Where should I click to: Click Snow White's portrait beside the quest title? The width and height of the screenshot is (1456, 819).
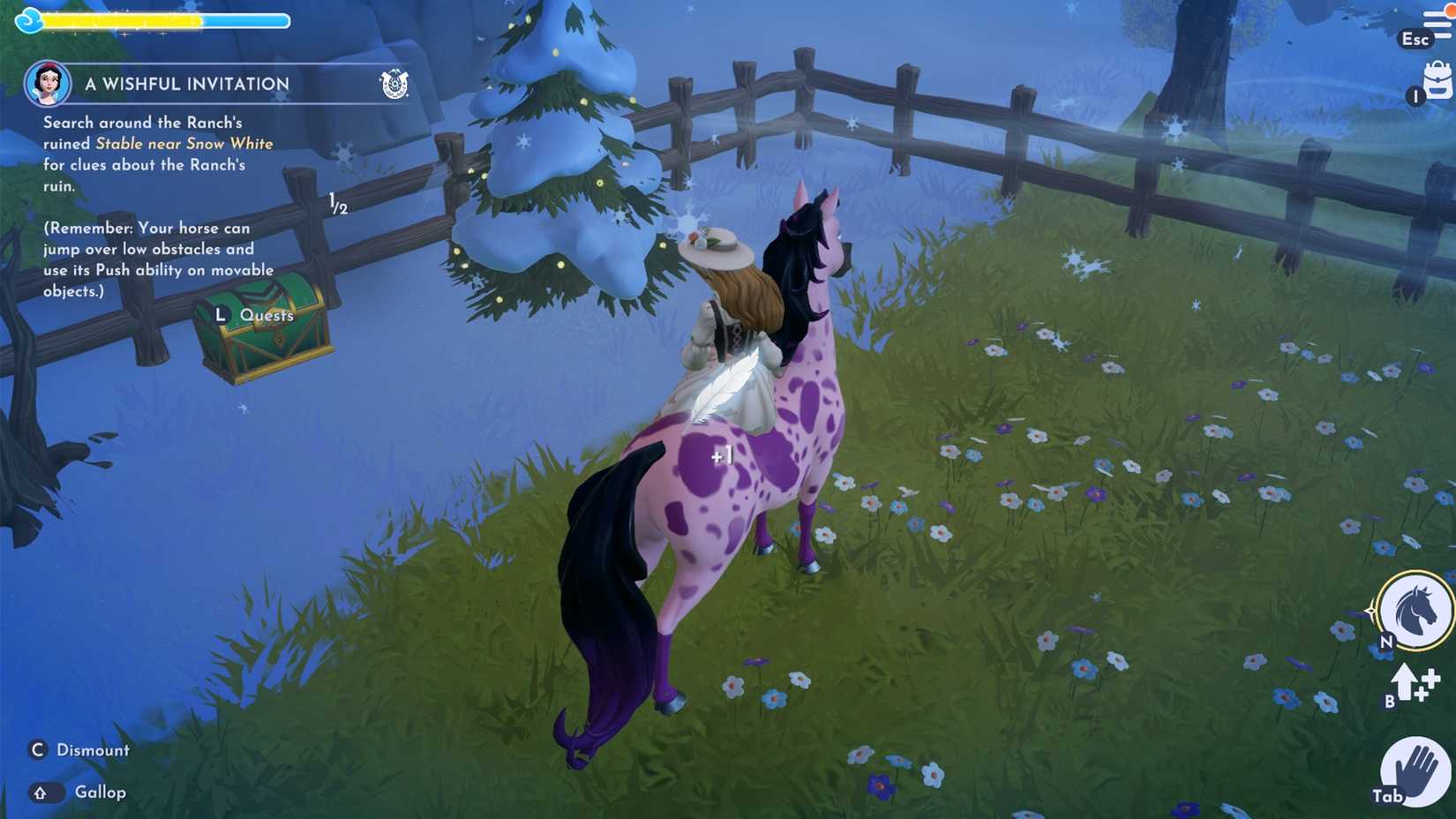click(46, 85)
